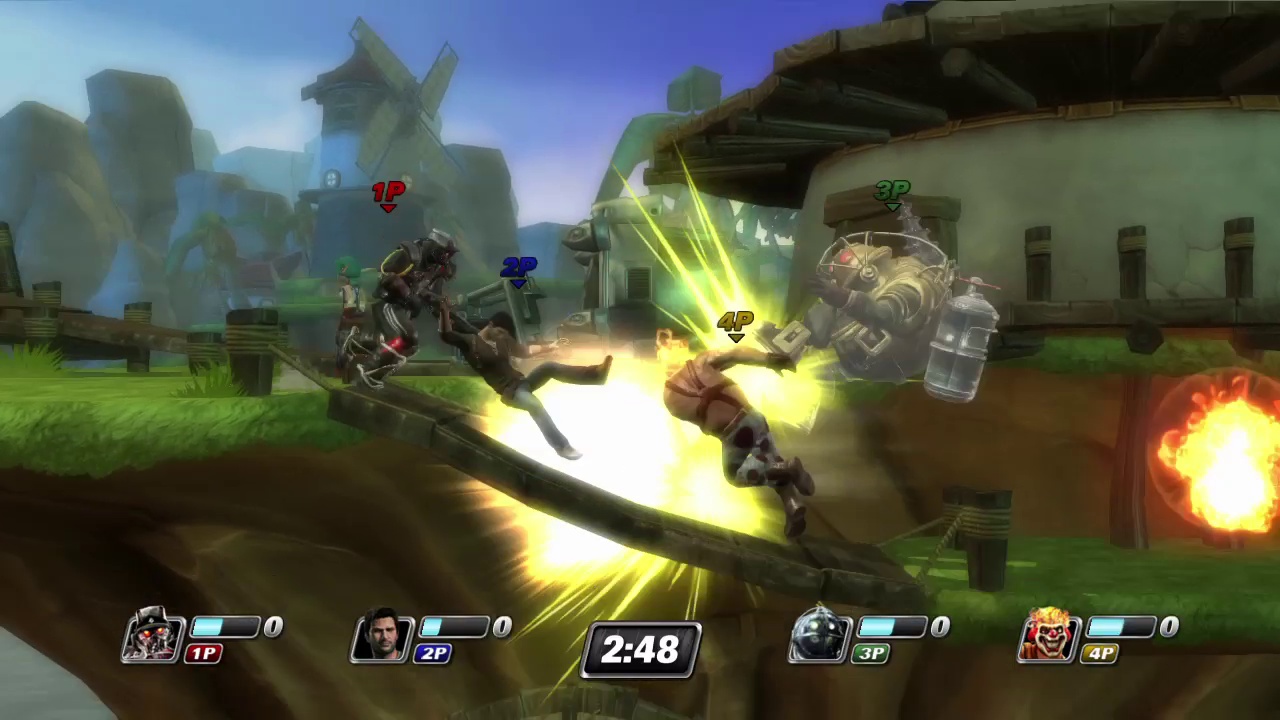The width and height of the screenshot is (1280, 720).
Task: Select Drake's zero score counter
Action: point(501,626)
